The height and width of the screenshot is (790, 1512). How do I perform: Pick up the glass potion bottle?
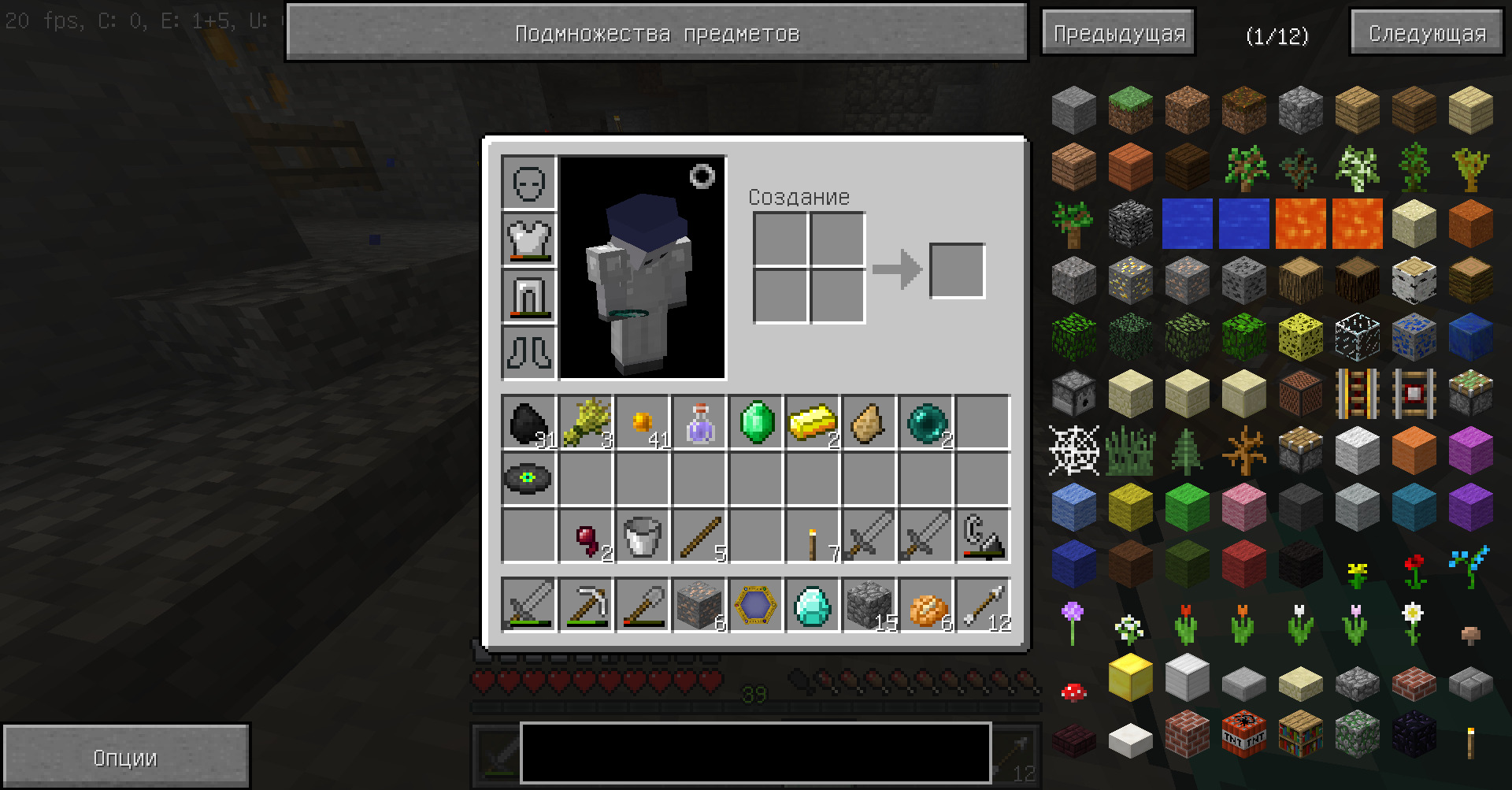[x=699, y=422]
